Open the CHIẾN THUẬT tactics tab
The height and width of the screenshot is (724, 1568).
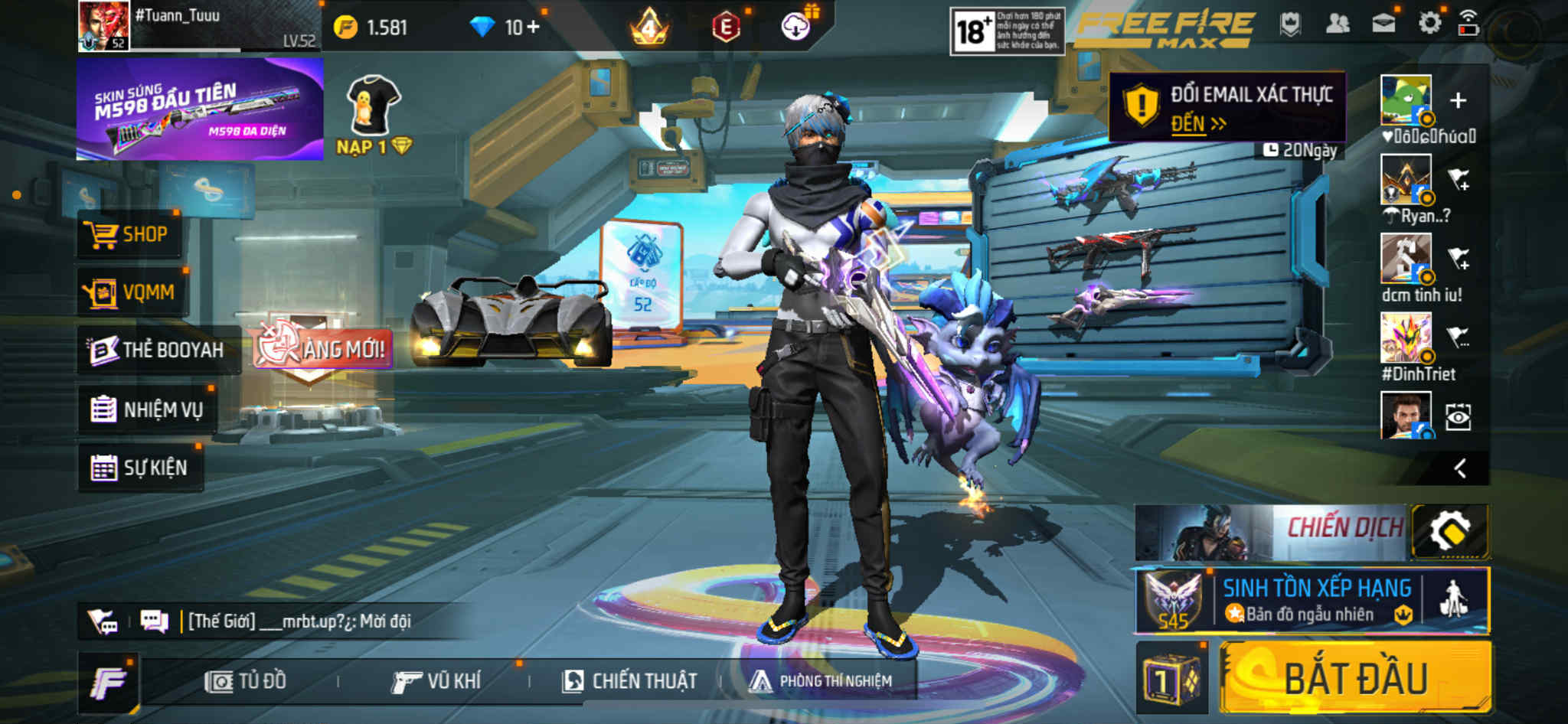(629, 681)
